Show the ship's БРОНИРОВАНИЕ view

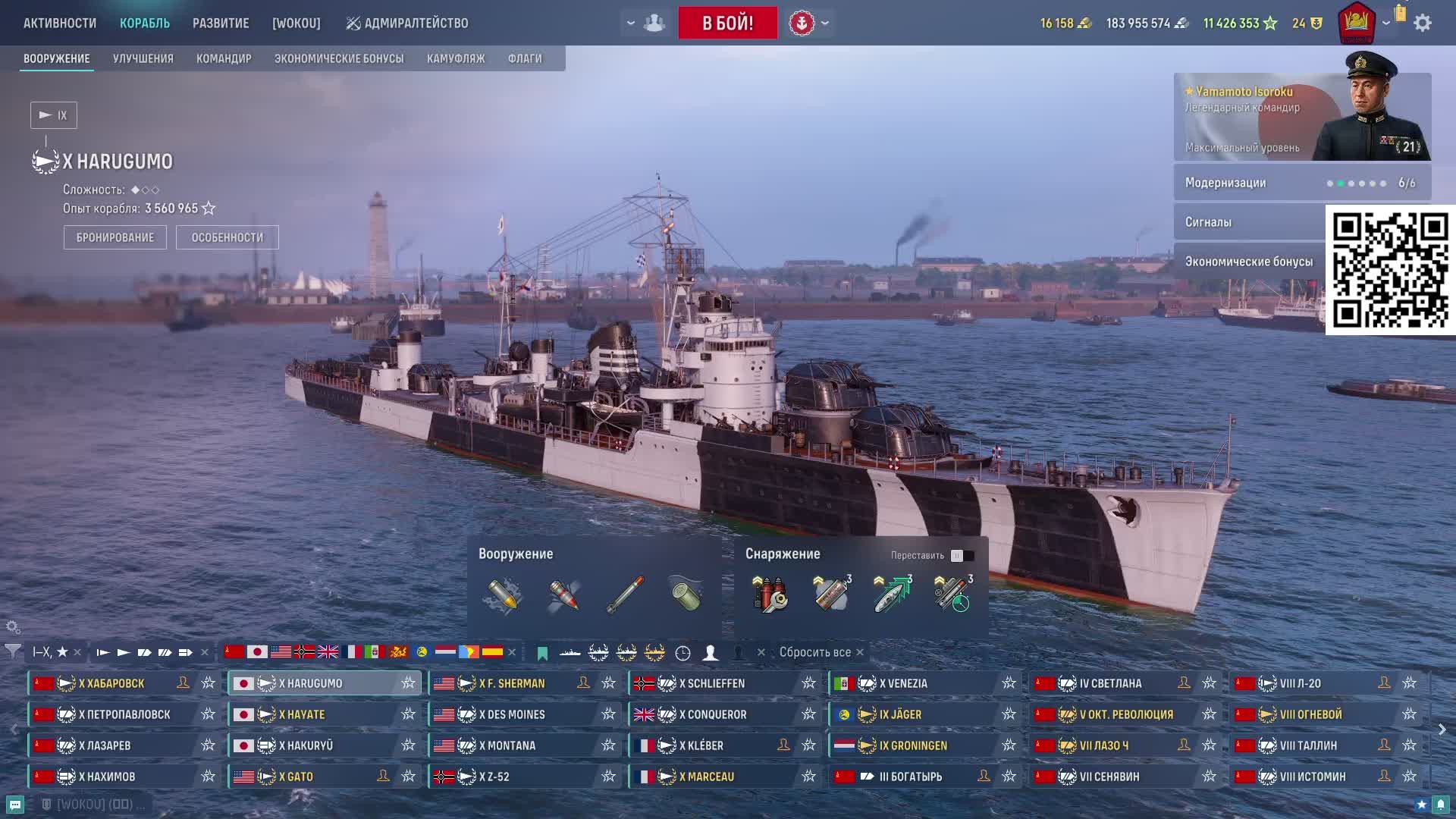(x=115, y=237)
